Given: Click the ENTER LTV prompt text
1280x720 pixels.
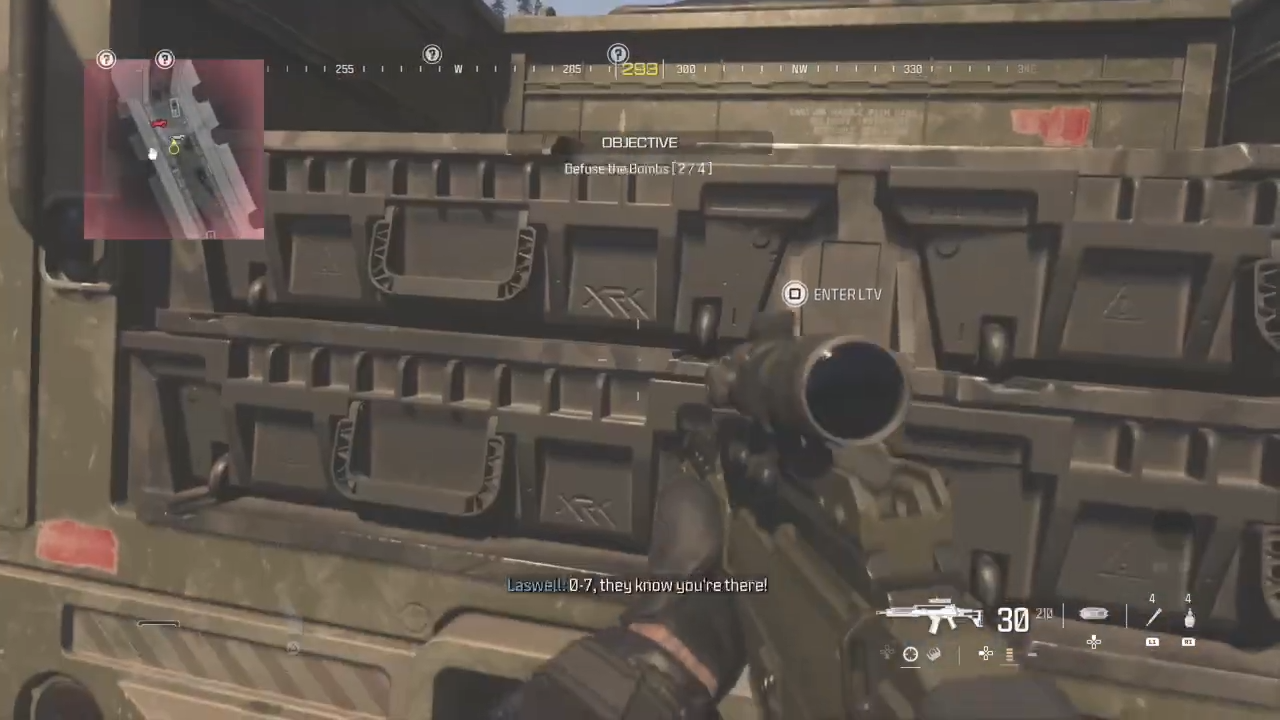Looking at the screenshot, I should click(x=848, y=294).
